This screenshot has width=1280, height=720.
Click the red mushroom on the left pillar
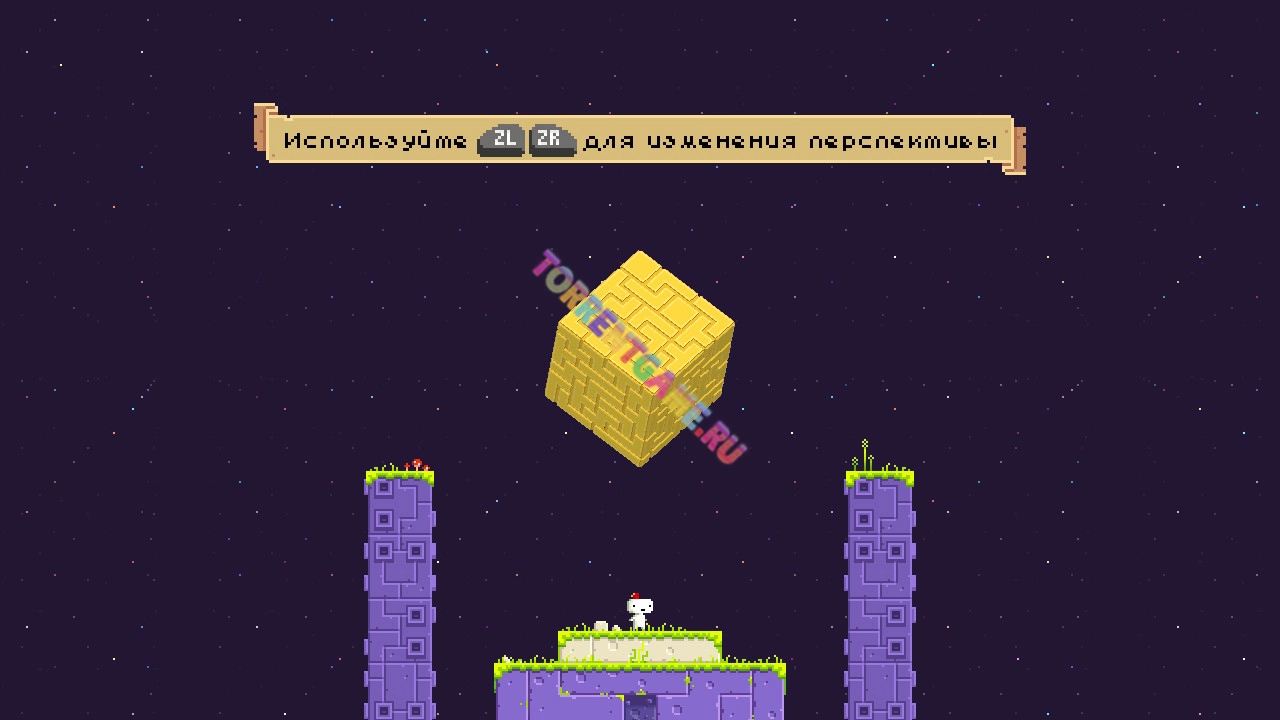pyautogui.click(x=415, y=462)
